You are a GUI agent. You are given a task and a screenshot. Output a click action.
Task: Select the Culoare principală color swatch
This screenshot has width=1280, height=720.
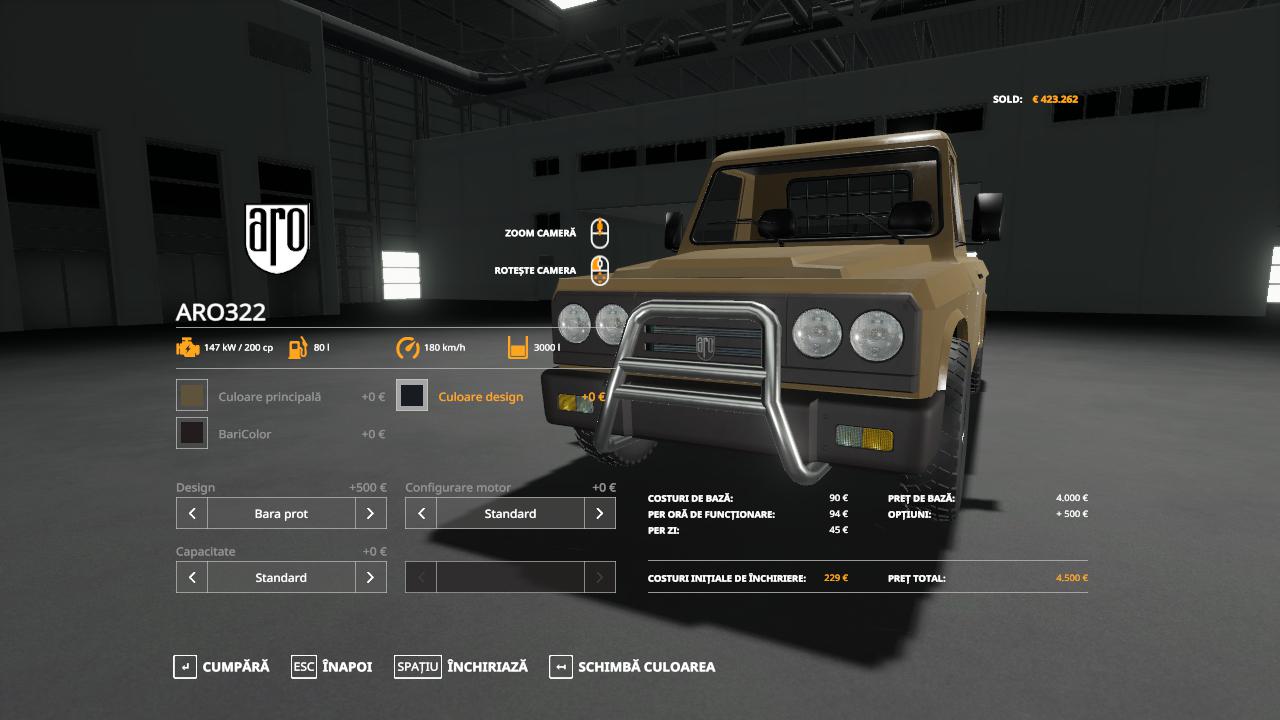pos(192,396)
